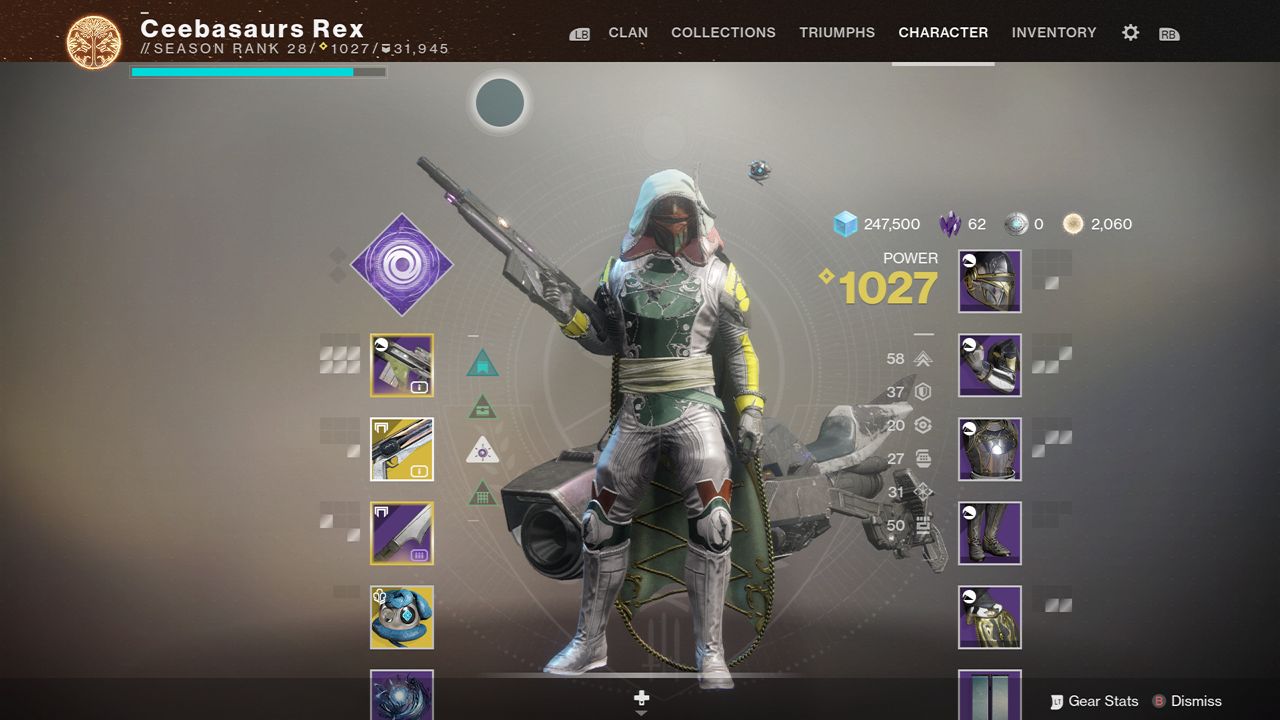Open the equipped kinetic sniper rifle slot
The width and height of the screenshot is (1280, 720).
point(402,365)
